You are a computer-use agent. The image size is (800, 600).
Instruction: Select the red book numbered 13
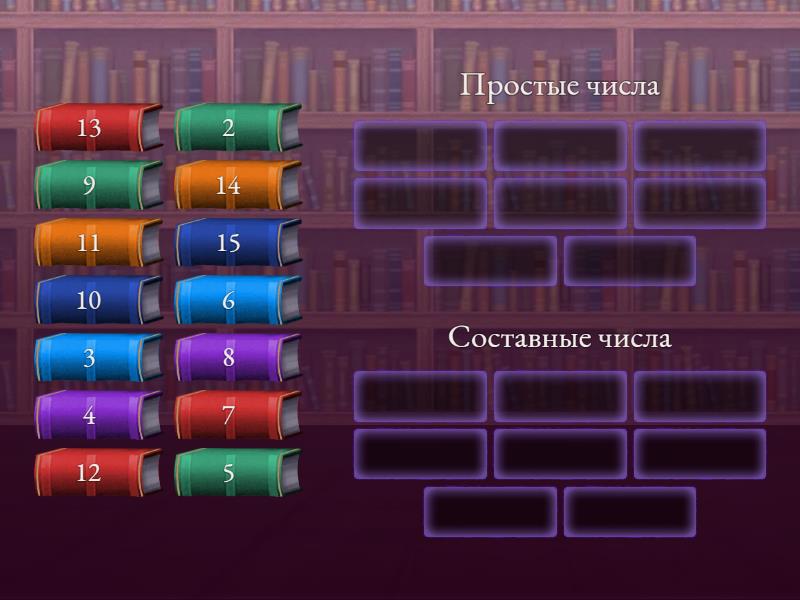[x=98, y=128]
